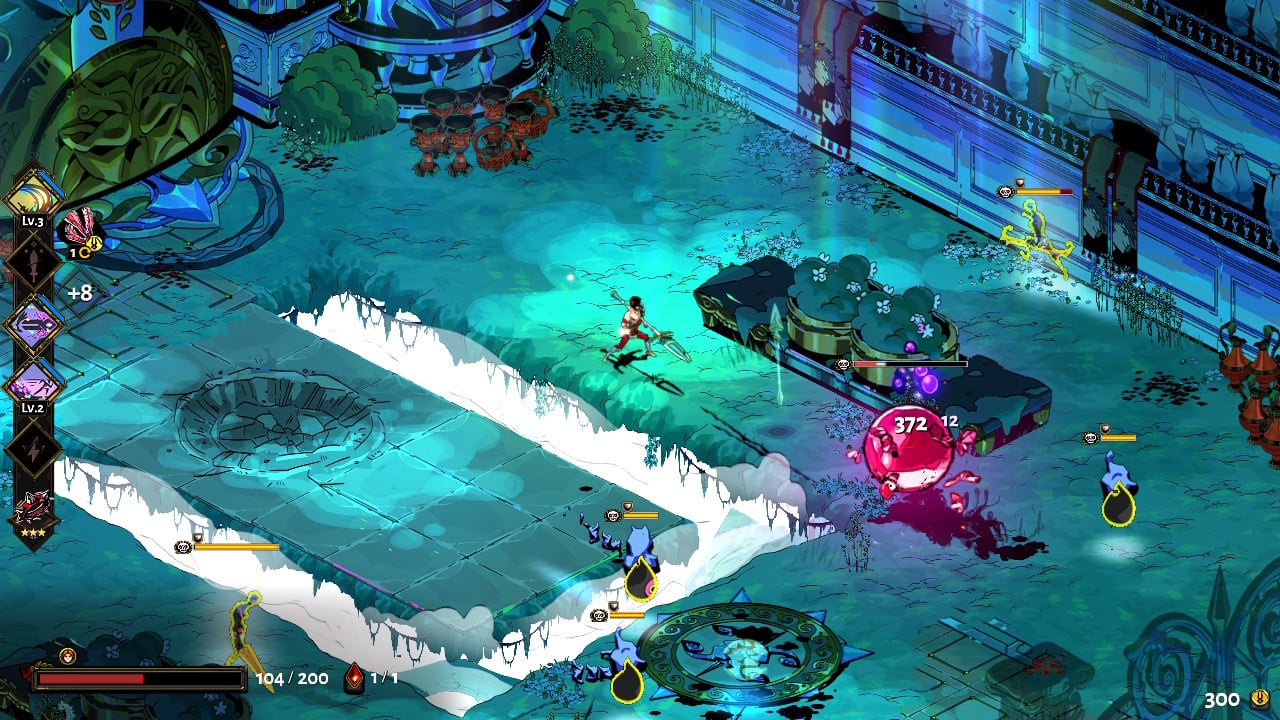Click the gold obol currency icon
This screenshot has height=720, width=1280.
click(1256, 699)
